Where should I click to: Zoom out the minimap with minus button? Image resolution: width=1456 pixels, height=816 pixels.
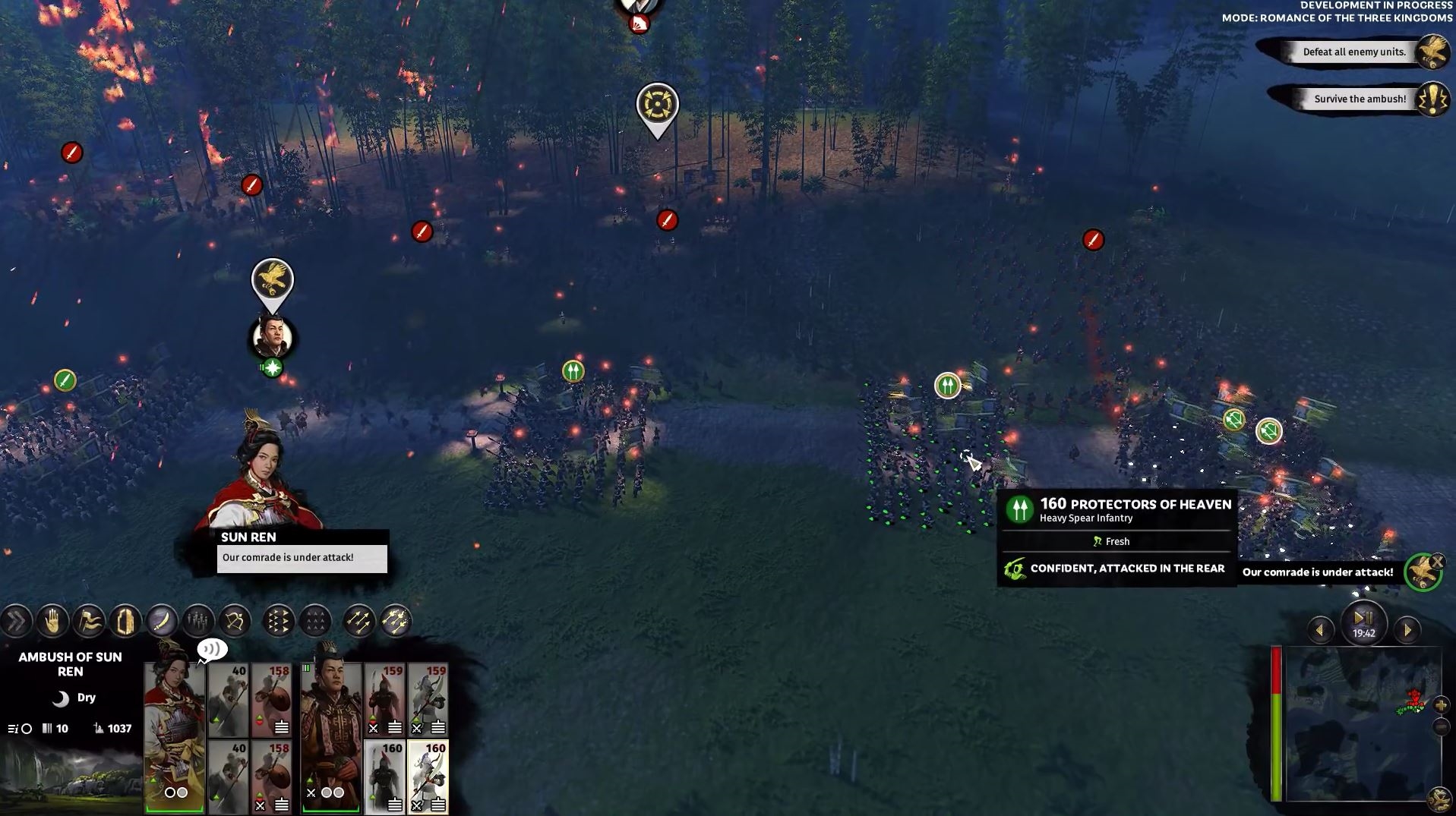(x=1441, y=727)
